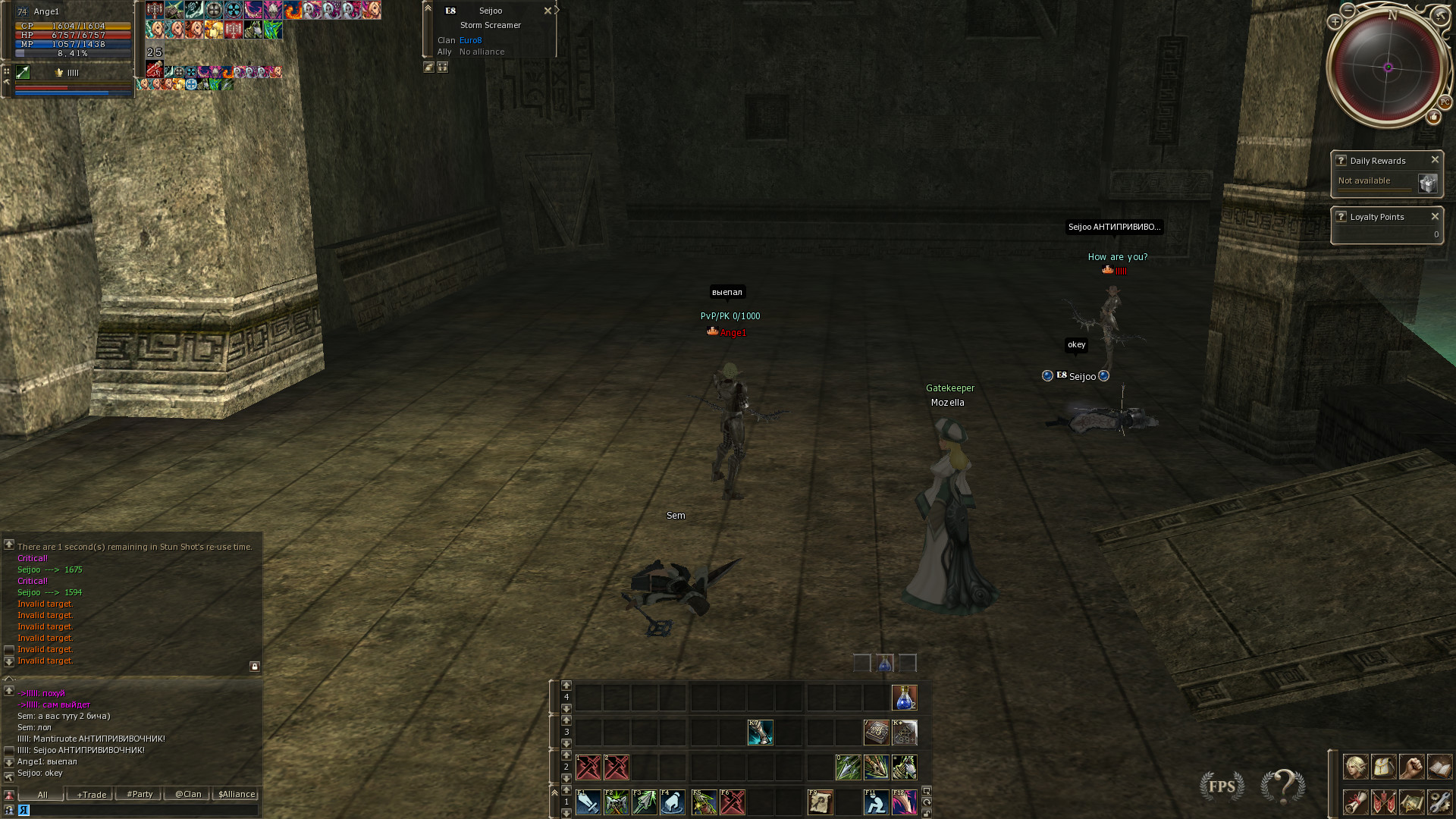The width and height of the screenshot is (1456, 819).
Task: Open the character status elf portrait icon
Action: [1355, 767]
